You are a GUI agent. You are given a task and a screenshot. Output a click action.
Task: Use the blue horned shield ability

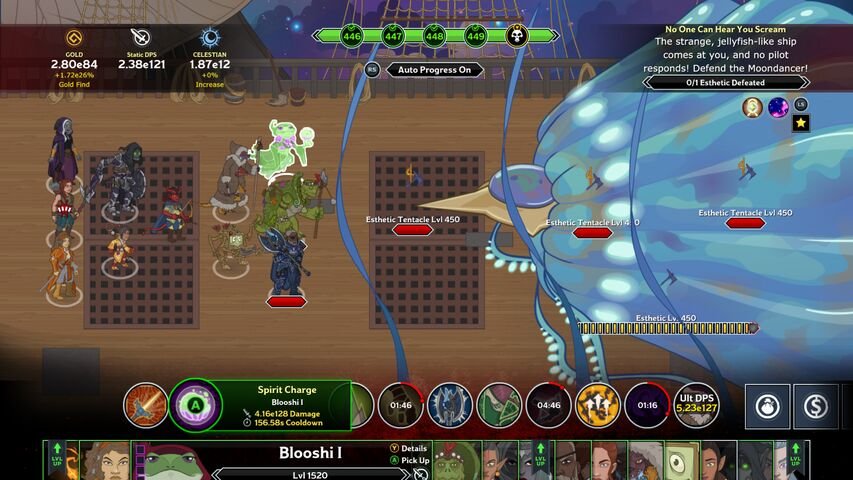[450, 405]
